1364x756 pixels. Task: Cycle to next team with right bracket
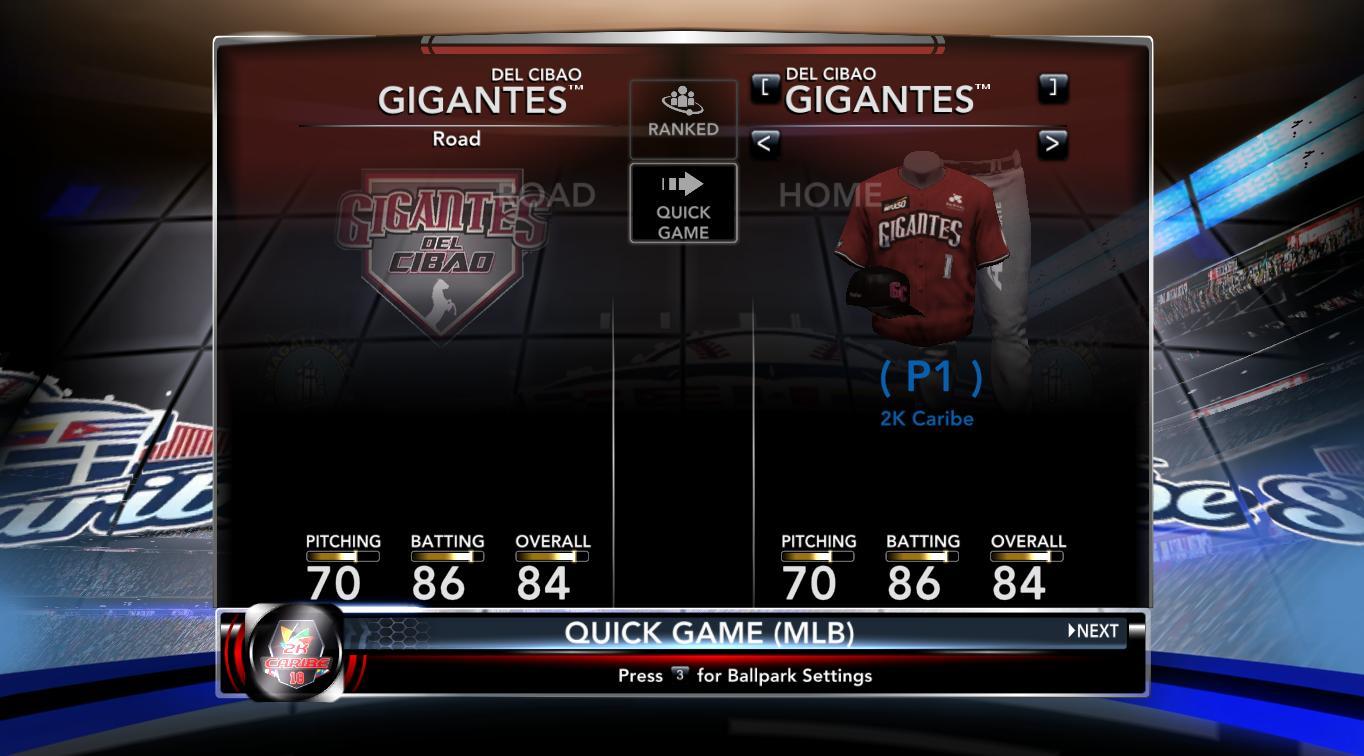(x=1052, y=87)
